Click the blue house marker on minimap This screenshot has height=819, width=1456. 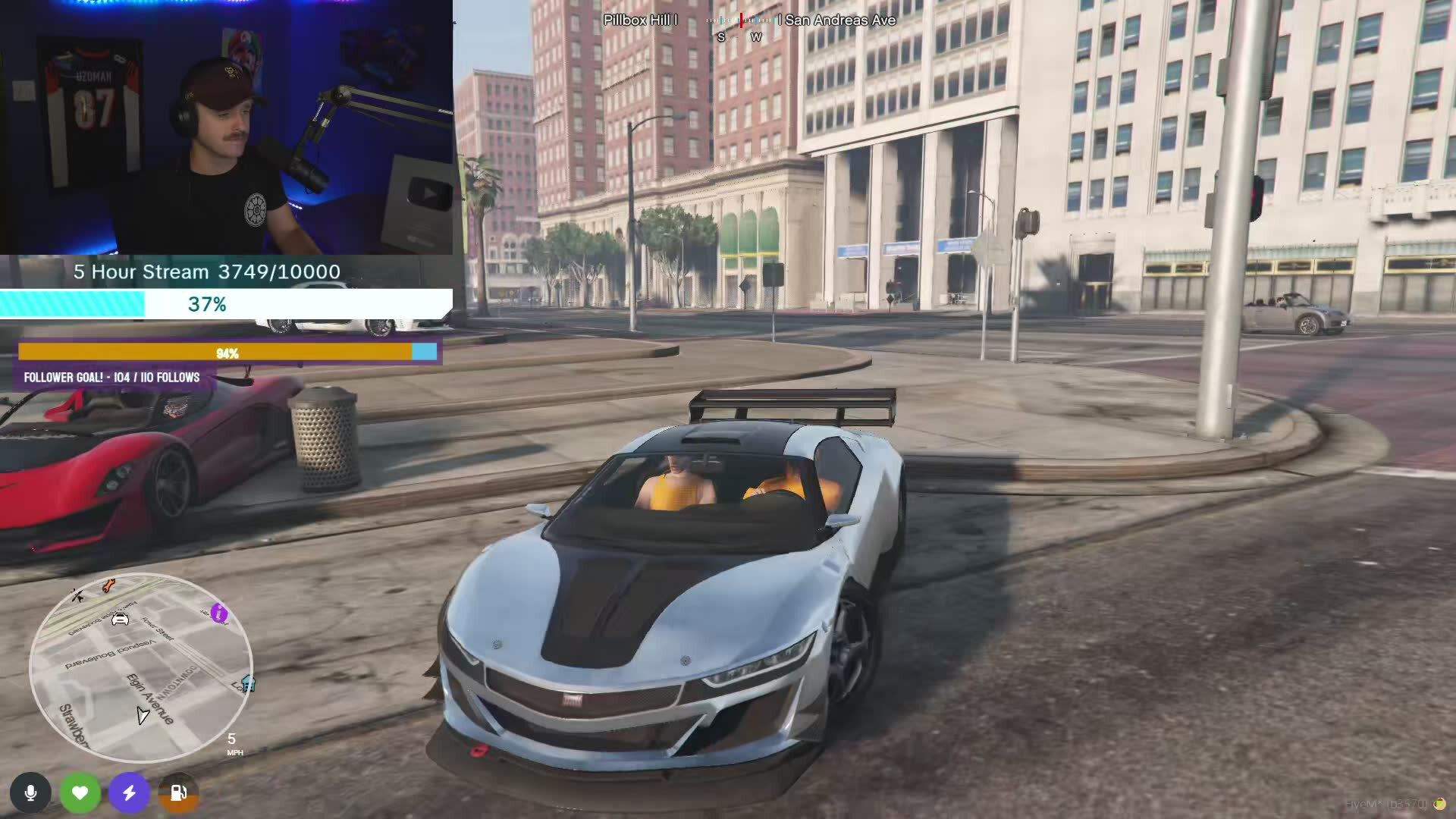tap(248, 682)
